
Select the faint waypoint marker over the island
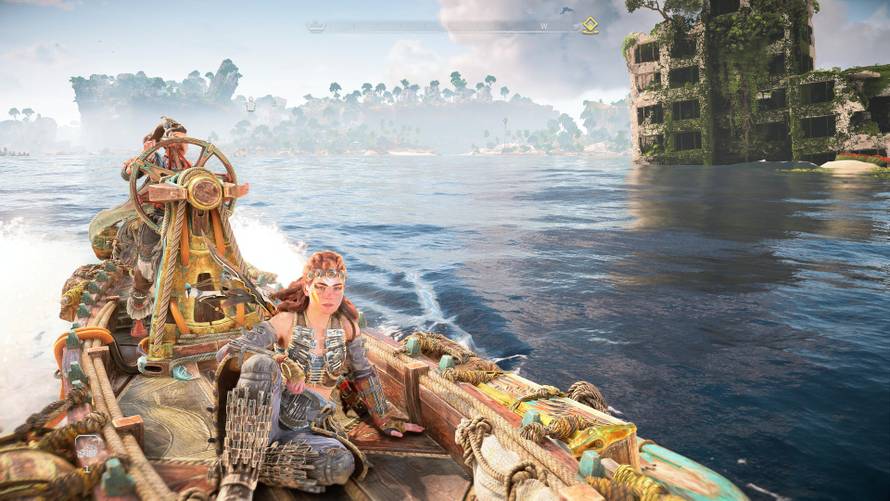point(250,105)
